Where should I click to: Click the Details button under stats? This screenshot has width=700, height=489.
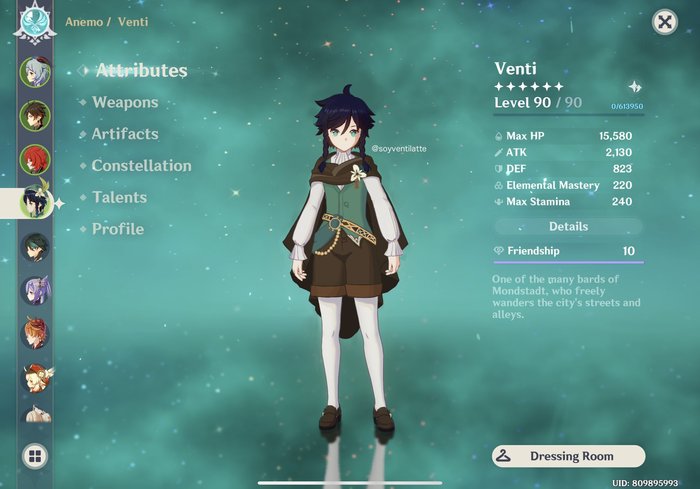(568, 227)
